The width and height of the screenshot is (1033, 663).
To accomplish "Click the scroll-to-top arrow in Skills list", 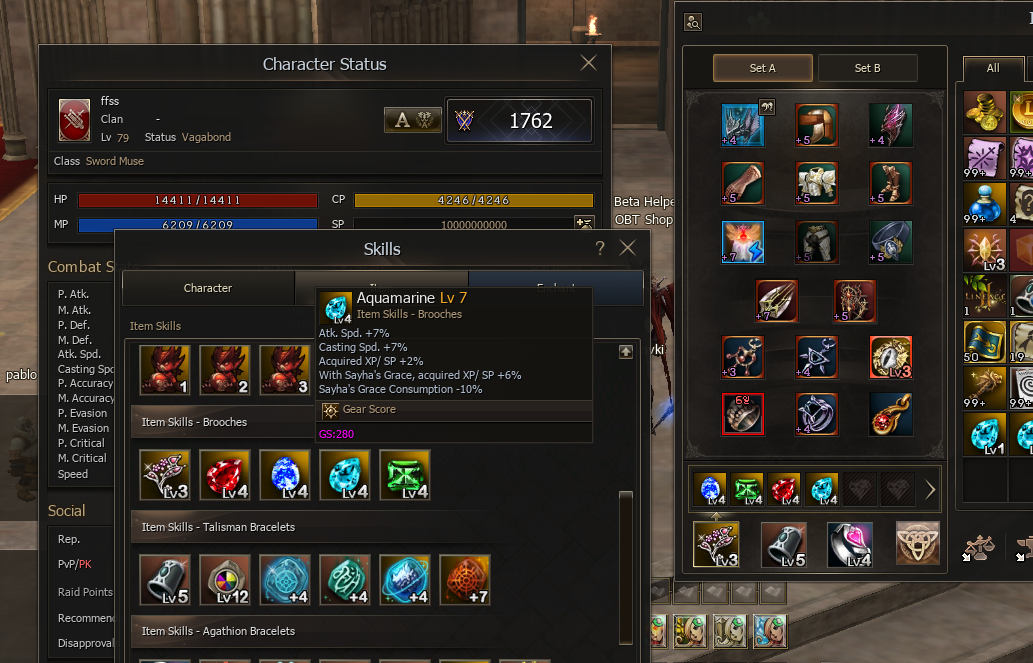I will (626, 352).
